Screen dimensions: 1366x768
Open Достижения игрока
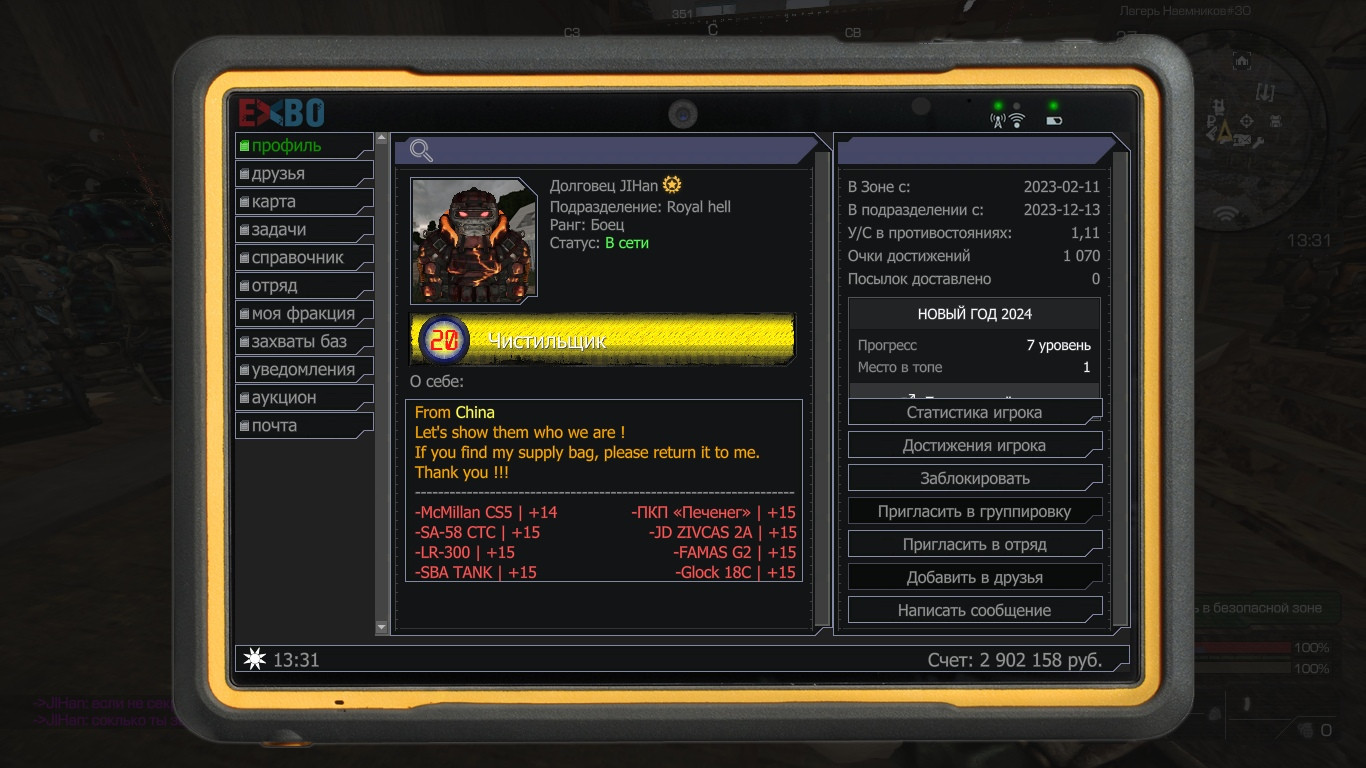click(x=974, y=445)
